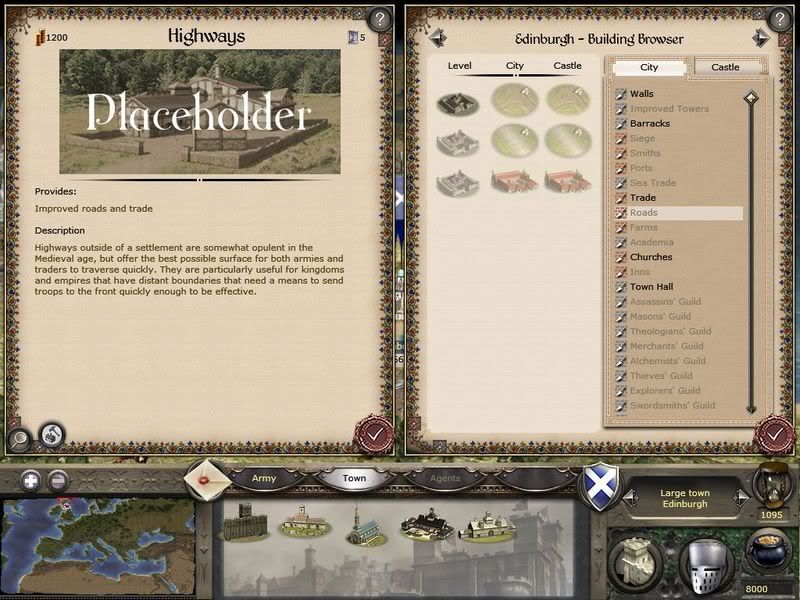The width and height of the screenshot is (800, 600).
Task: Switch to the Army tab
Action: click(264, 478)
